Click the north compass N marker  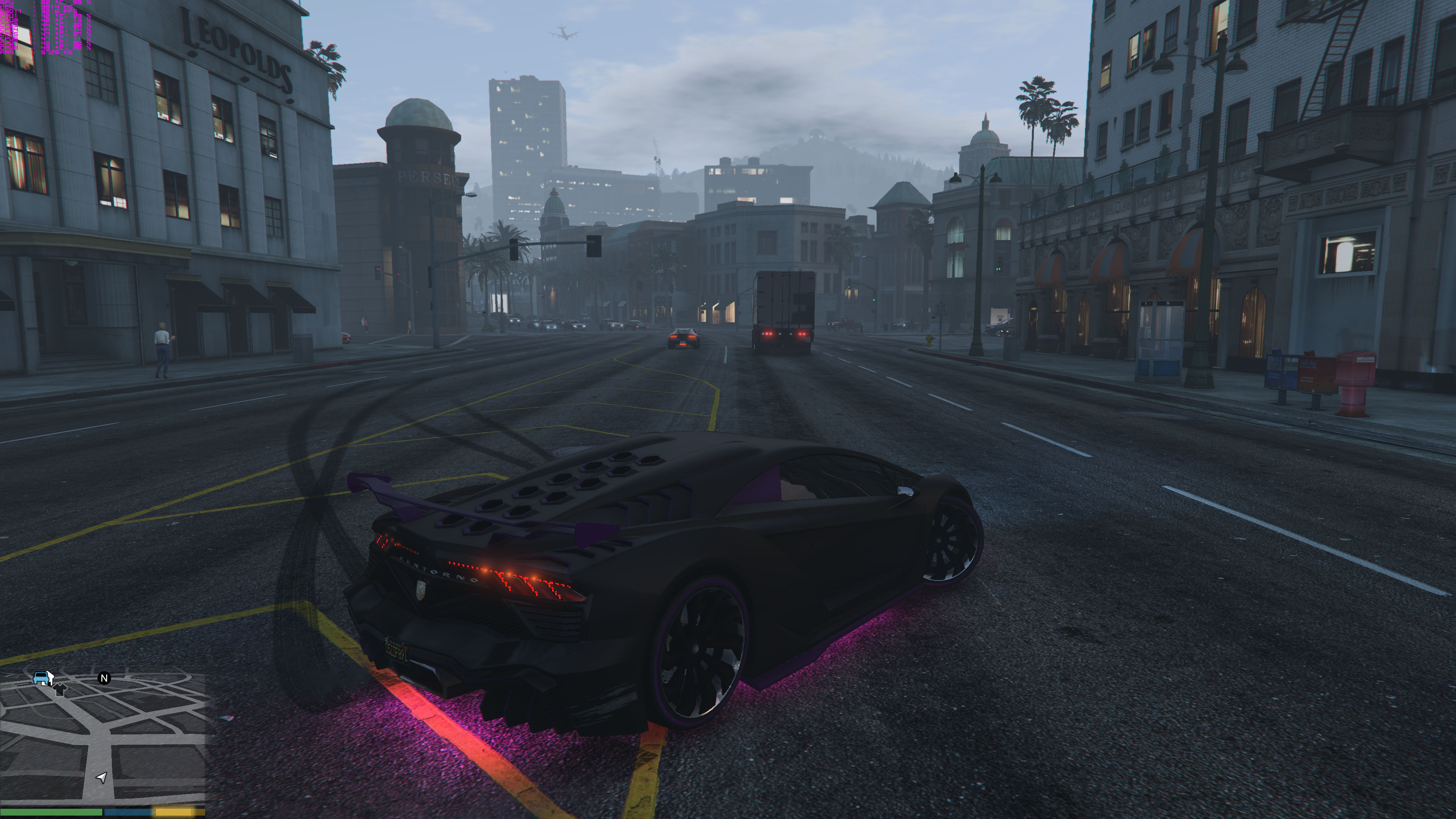[x=104, y=678]
